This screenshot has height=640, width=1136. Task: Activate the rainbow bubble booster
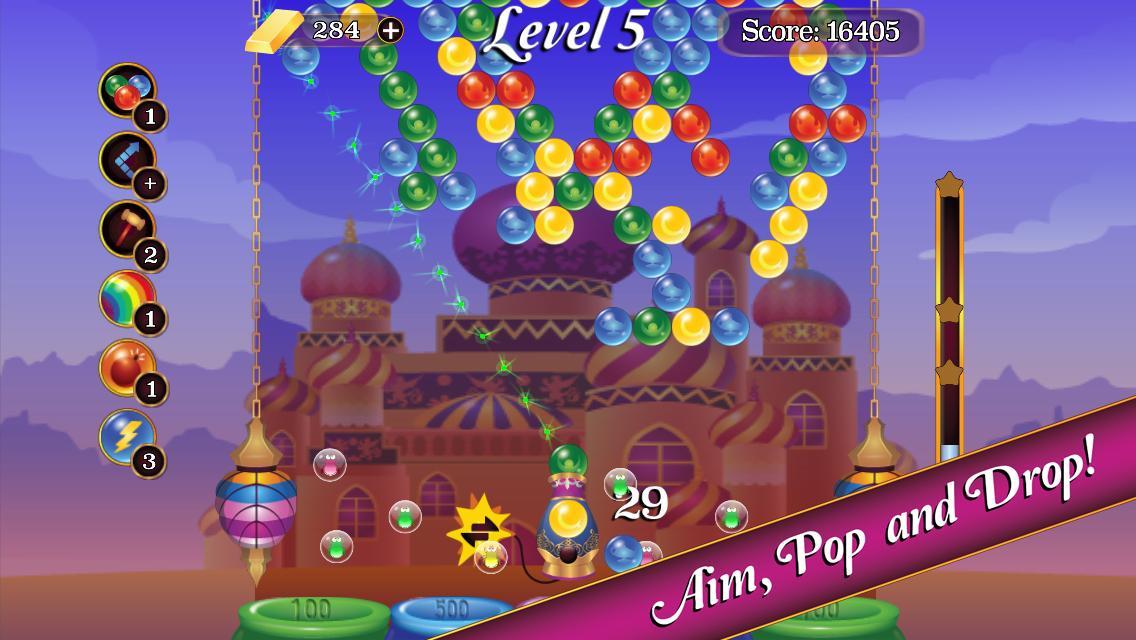pos(127,299)
